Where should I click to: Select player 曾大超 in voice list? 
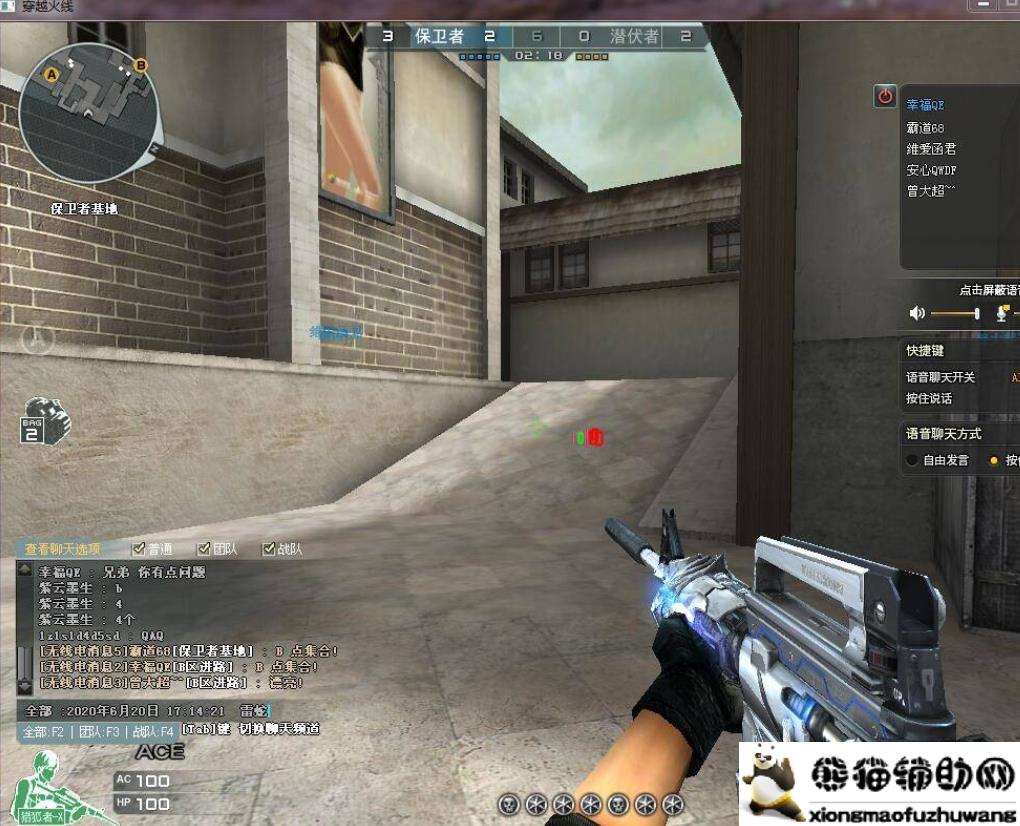931,191
